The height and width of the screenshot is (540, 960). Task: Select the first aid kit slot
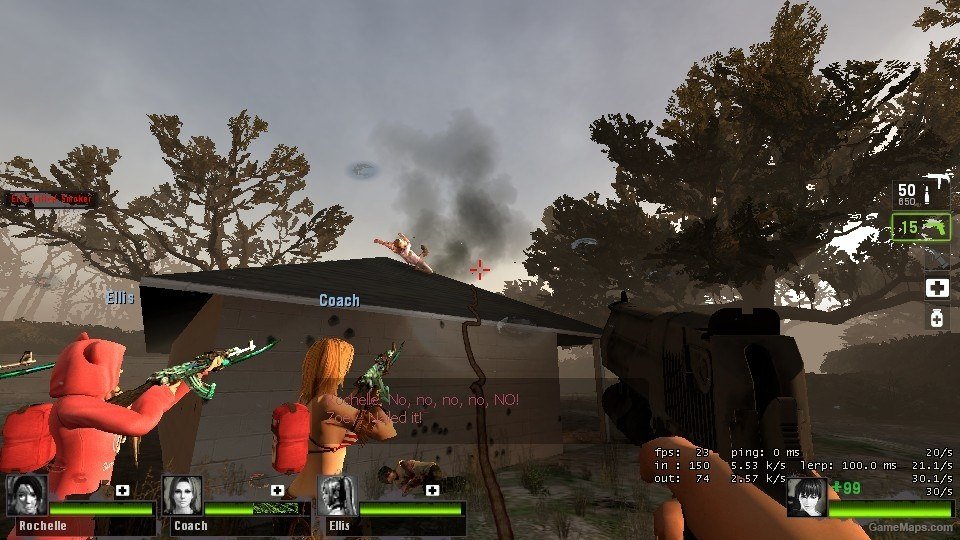(936, 288)
